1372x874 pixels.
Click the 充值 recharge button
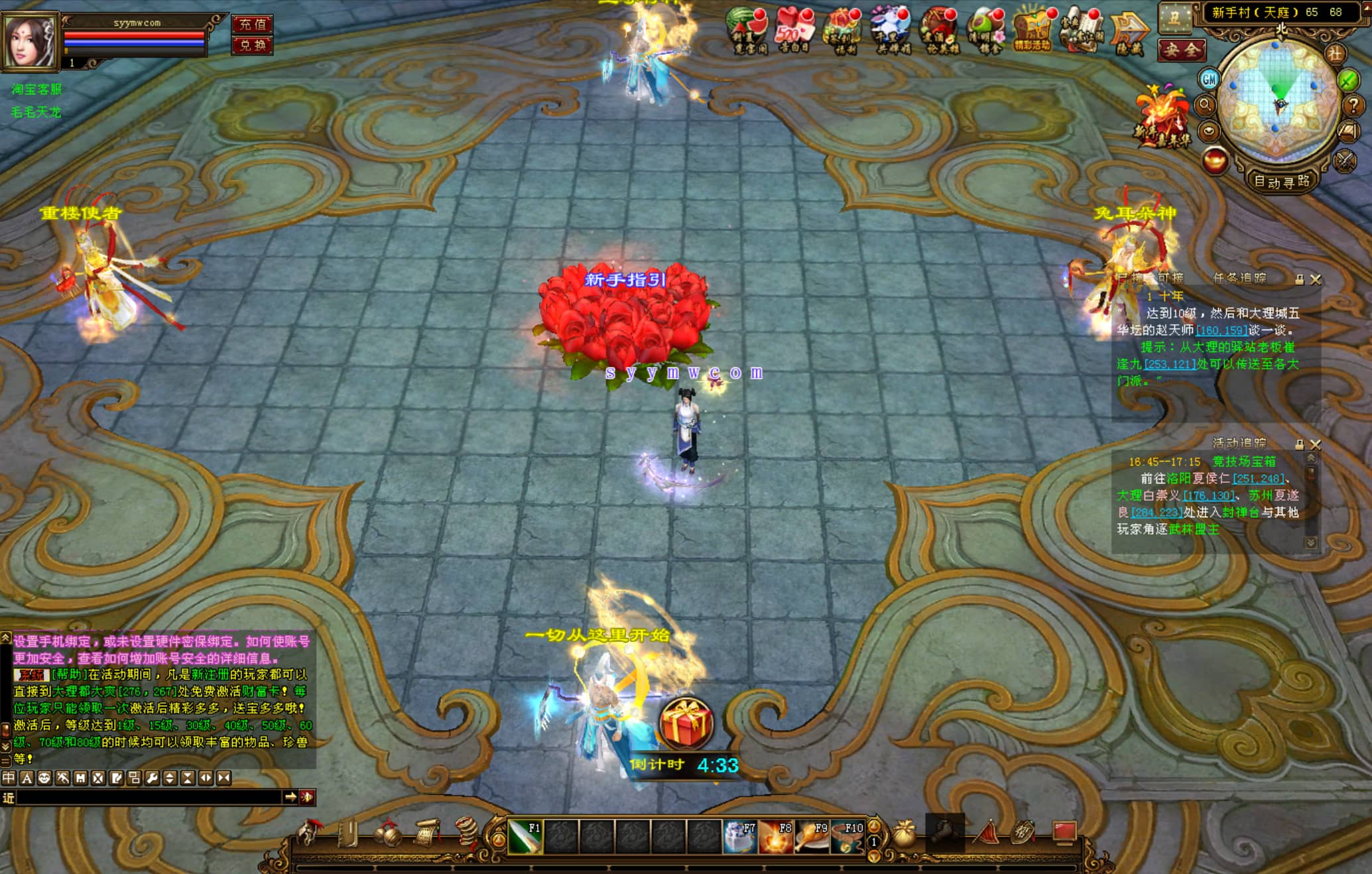(252, 25)
